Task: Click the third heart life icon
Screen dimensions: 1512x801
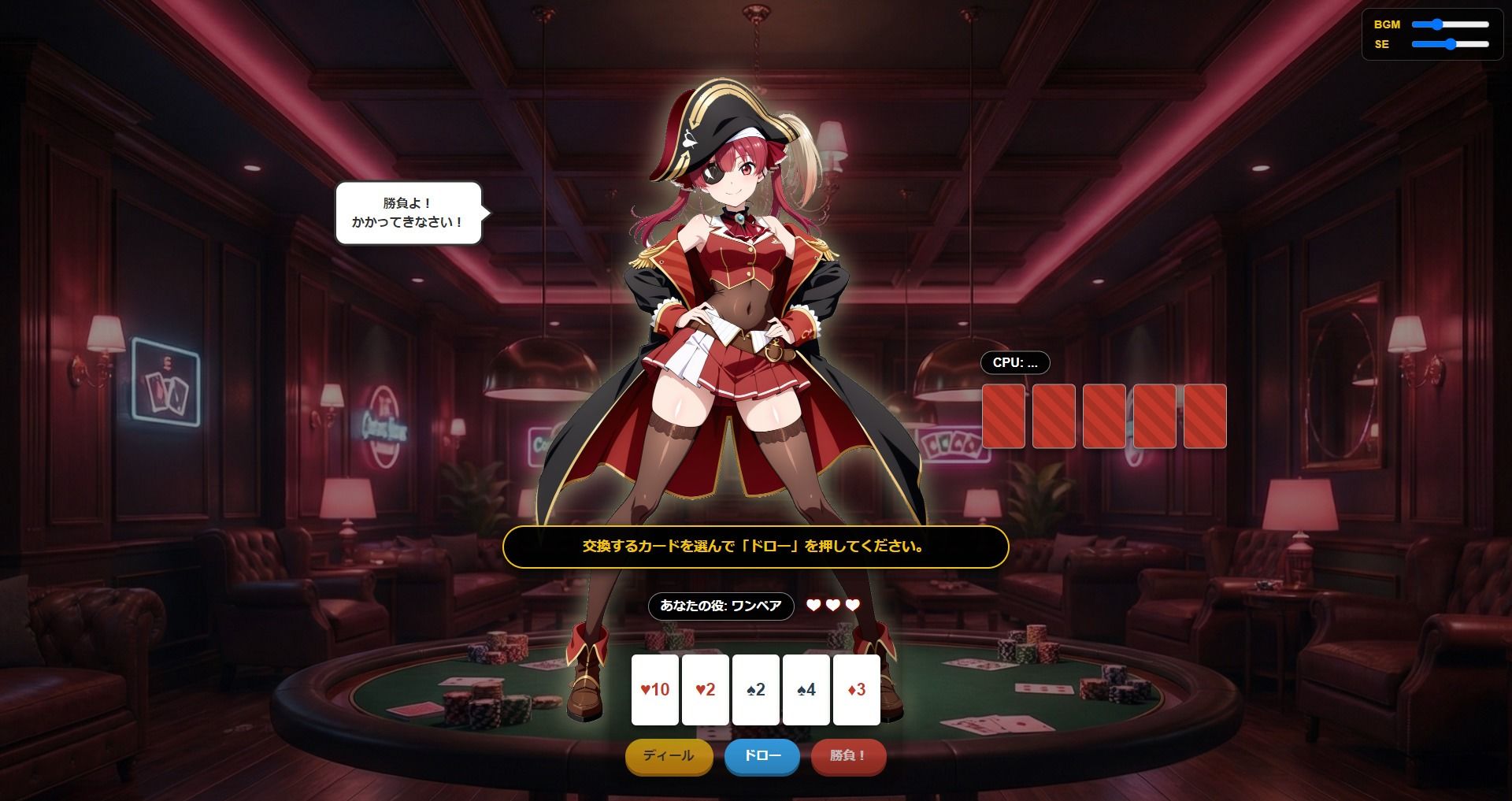Action: (853, 606)
